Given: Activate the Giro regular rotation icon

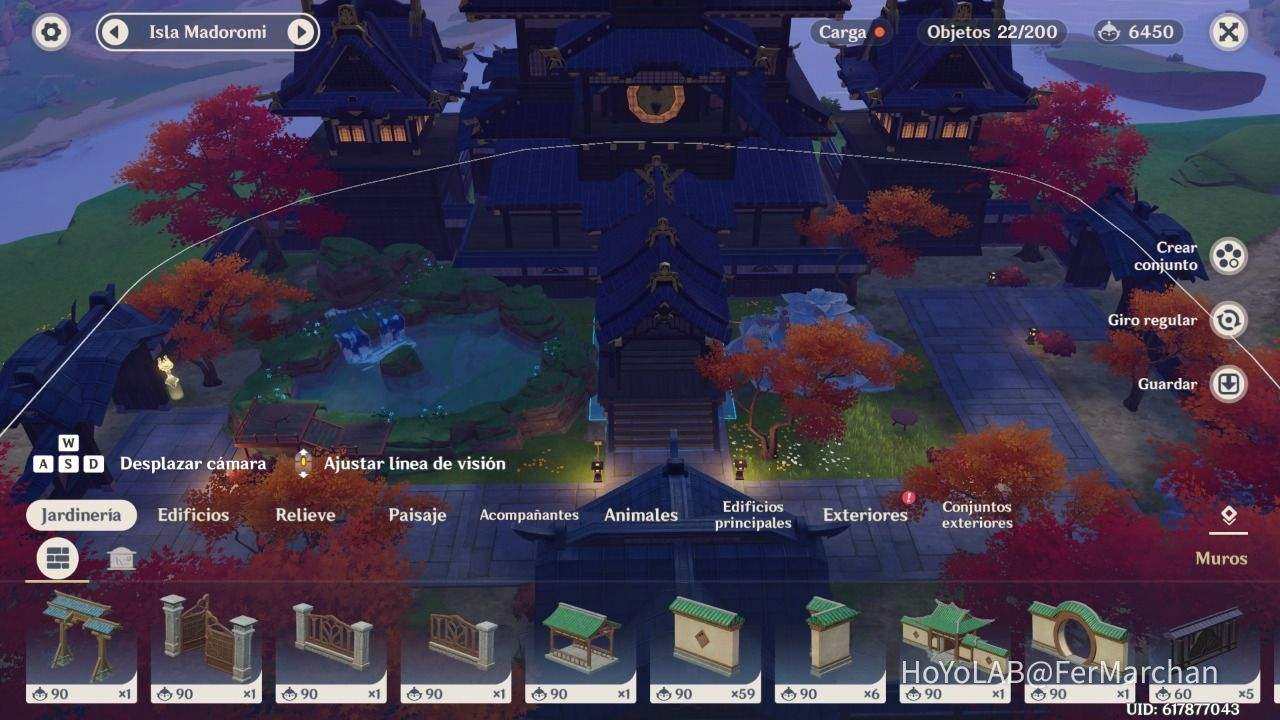Looking at the screenshot, I should (1228, 320).
